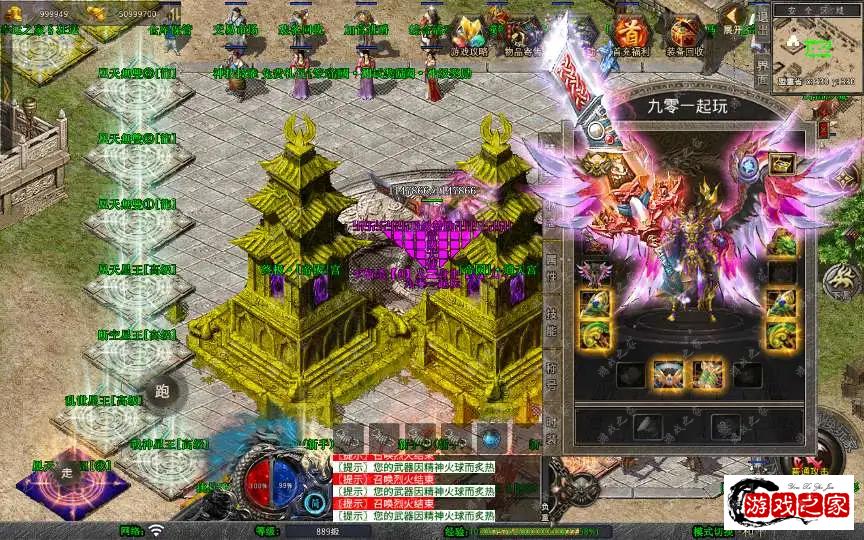864x540 pixels.
Task: Toggle the 走 walk mode button
Action: pyautogui.click(x=67, y=474)
